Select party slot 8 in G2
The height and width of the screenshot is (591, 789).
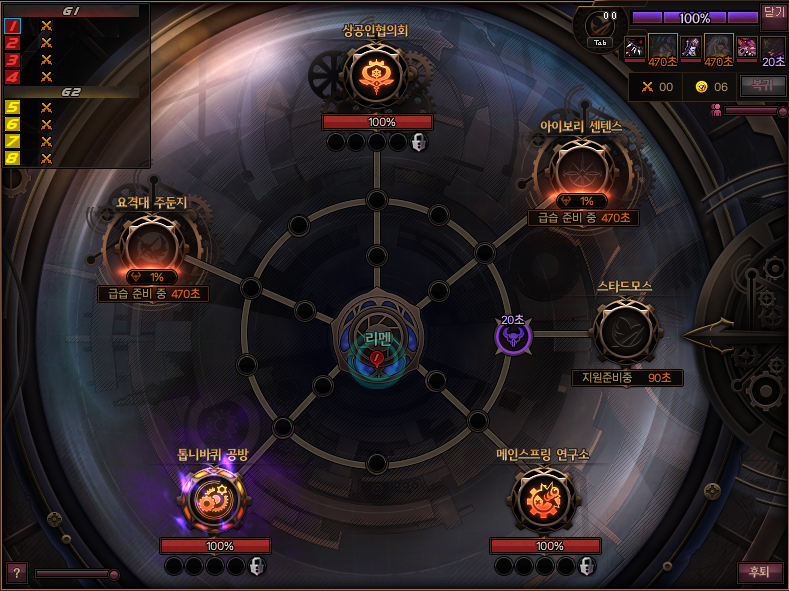pos(13,157)
